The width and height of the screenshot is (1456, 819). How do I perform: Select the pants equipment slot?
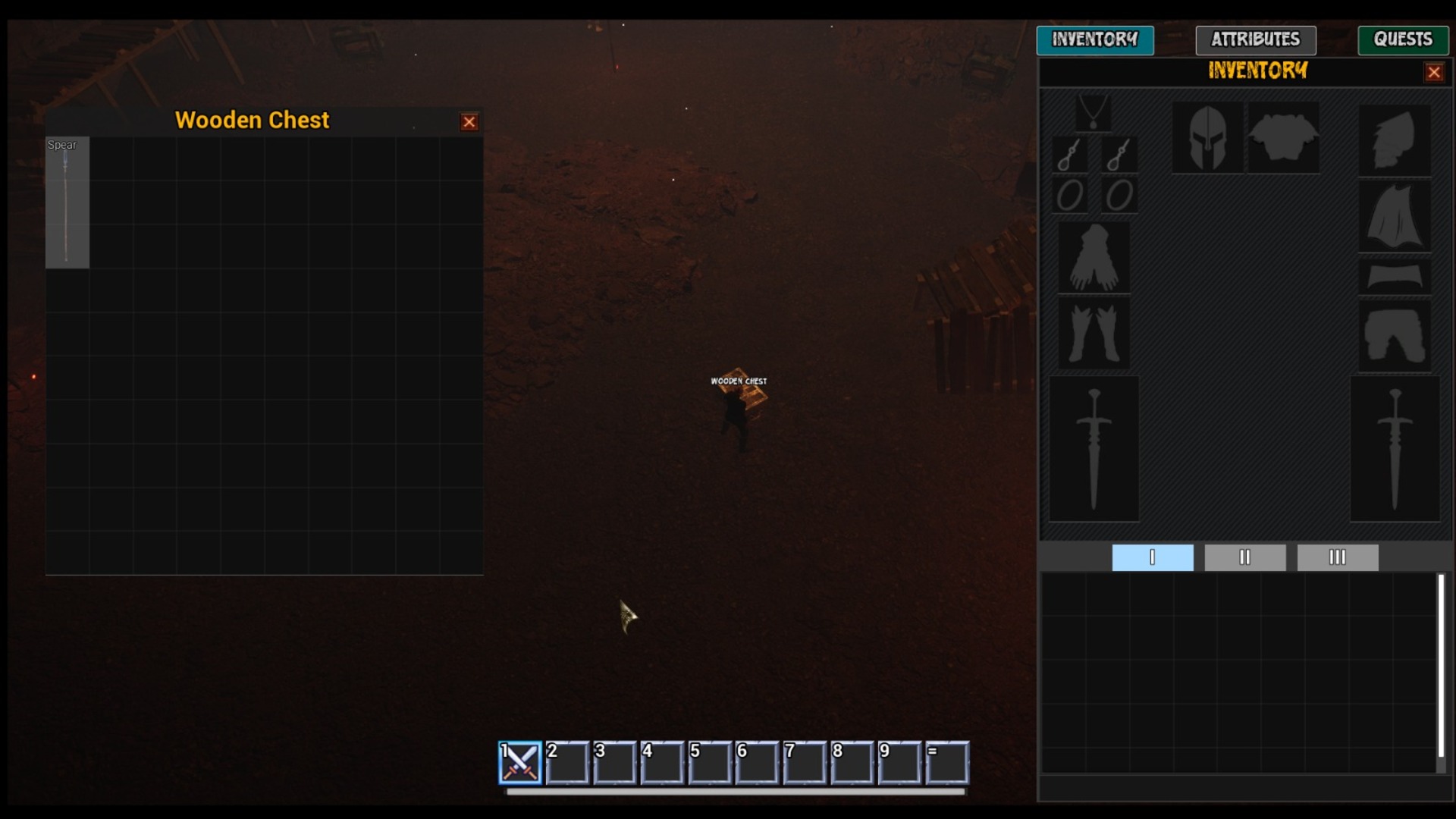(x=1394, y=335)
